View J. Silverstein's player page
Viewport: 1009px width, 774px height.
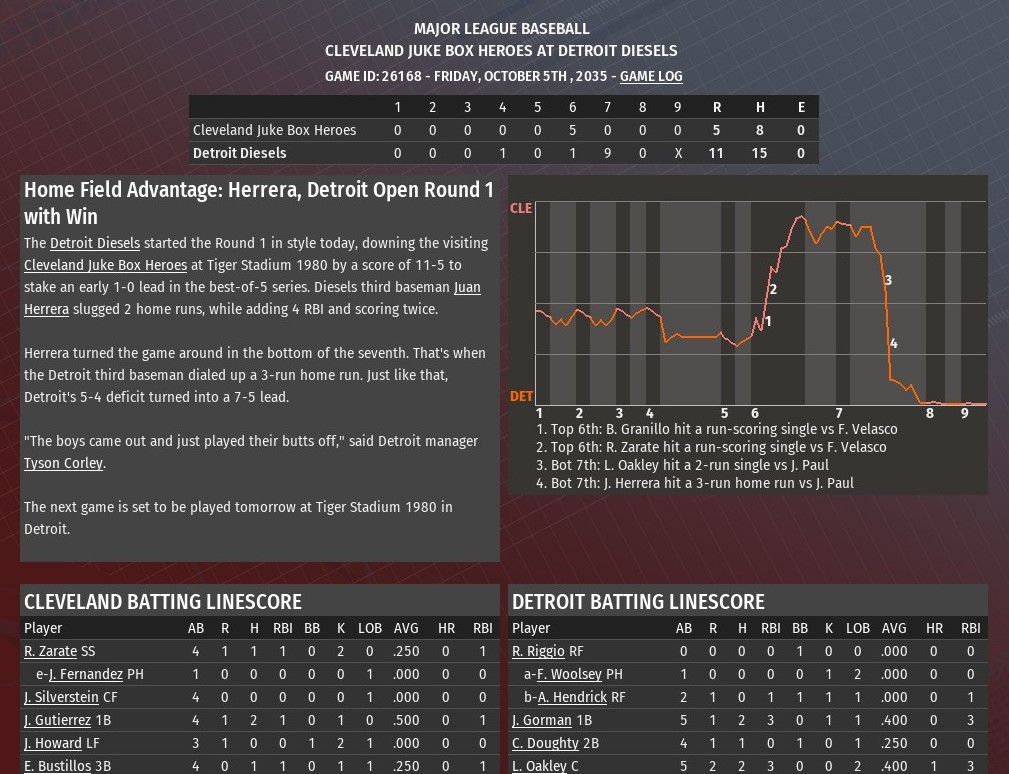point(61,697)
